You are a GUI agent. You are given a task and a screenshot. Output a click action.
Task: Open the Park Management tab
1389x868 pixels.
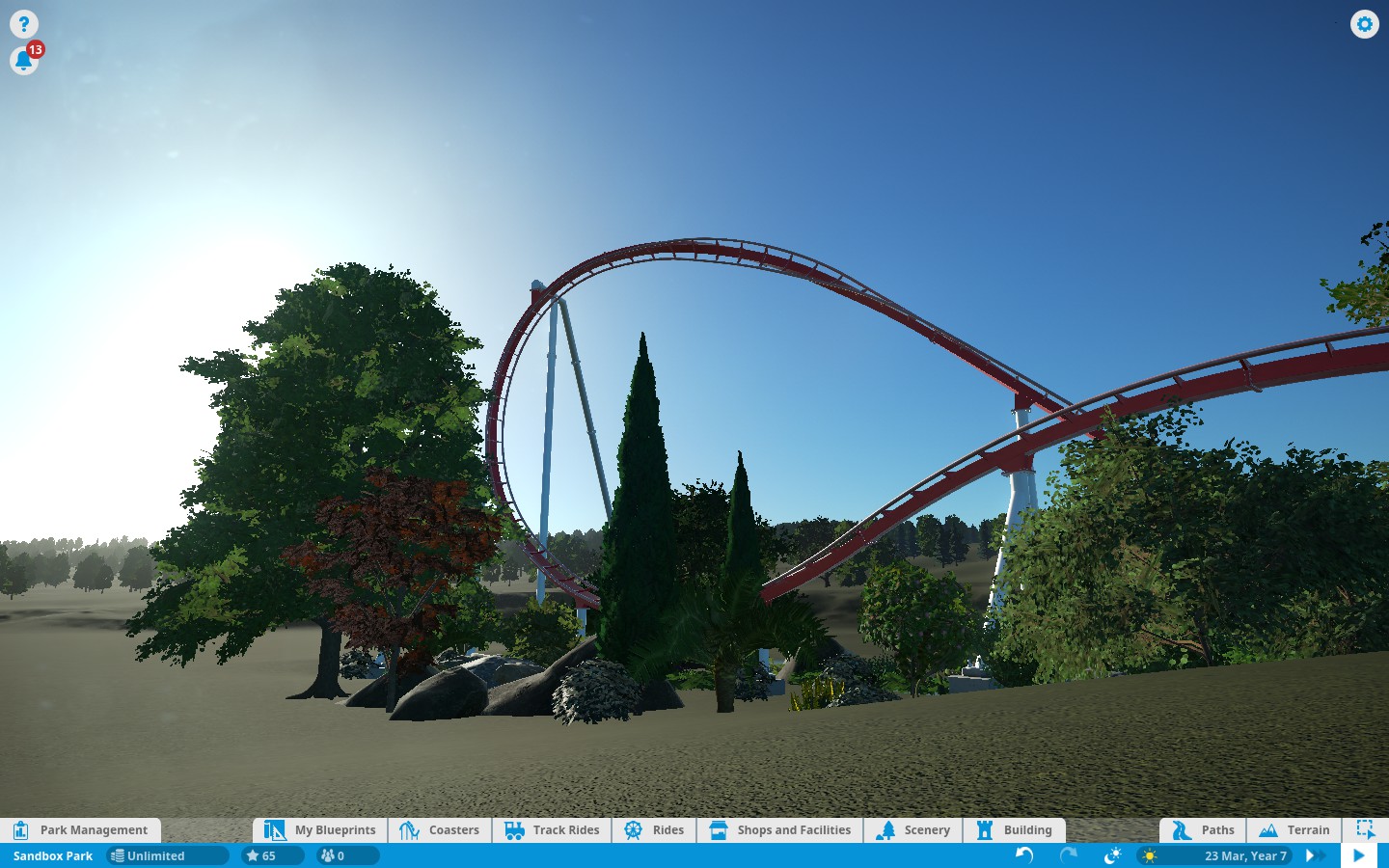[81, 830]
